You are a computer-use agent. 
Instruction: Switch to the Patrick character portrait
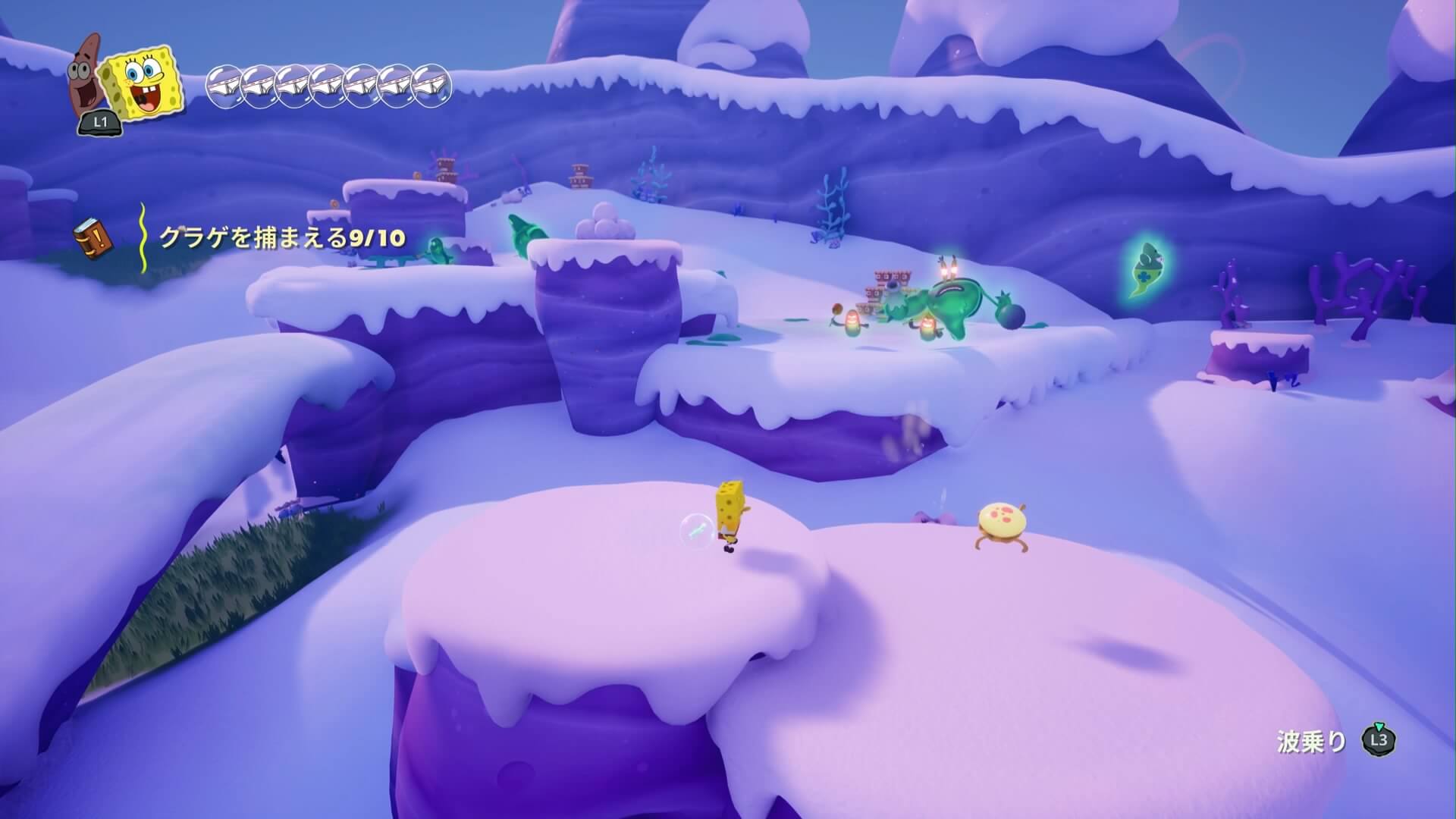click(x=90, y=74)
